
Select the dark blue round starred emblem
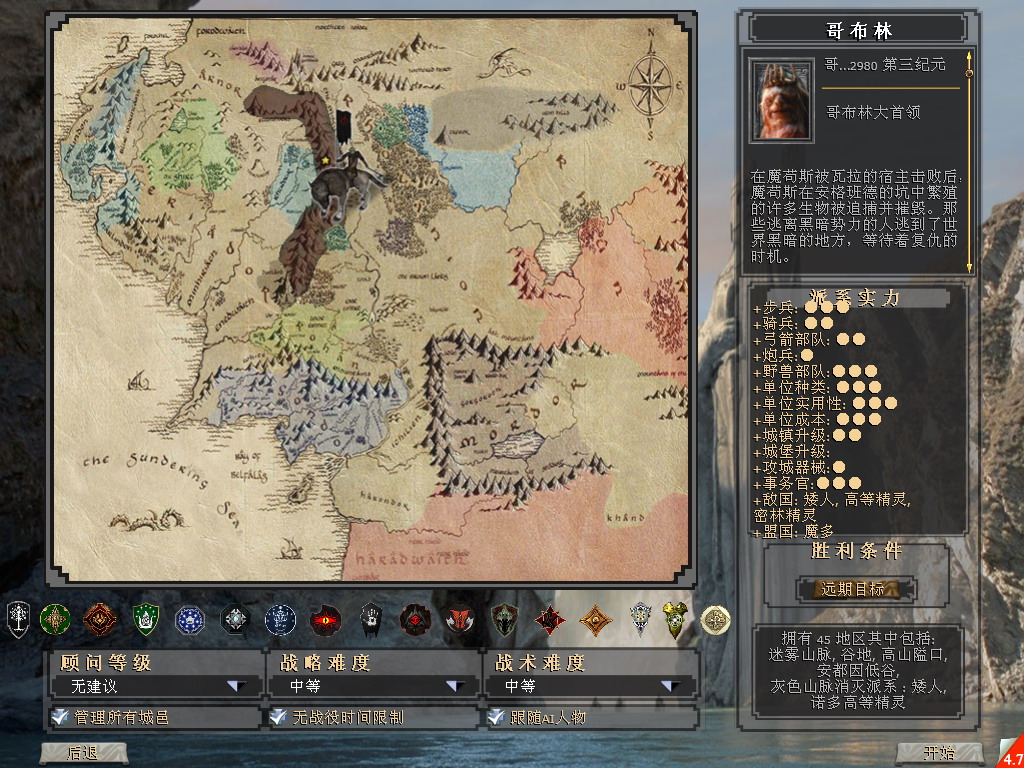tap(189, 620)
